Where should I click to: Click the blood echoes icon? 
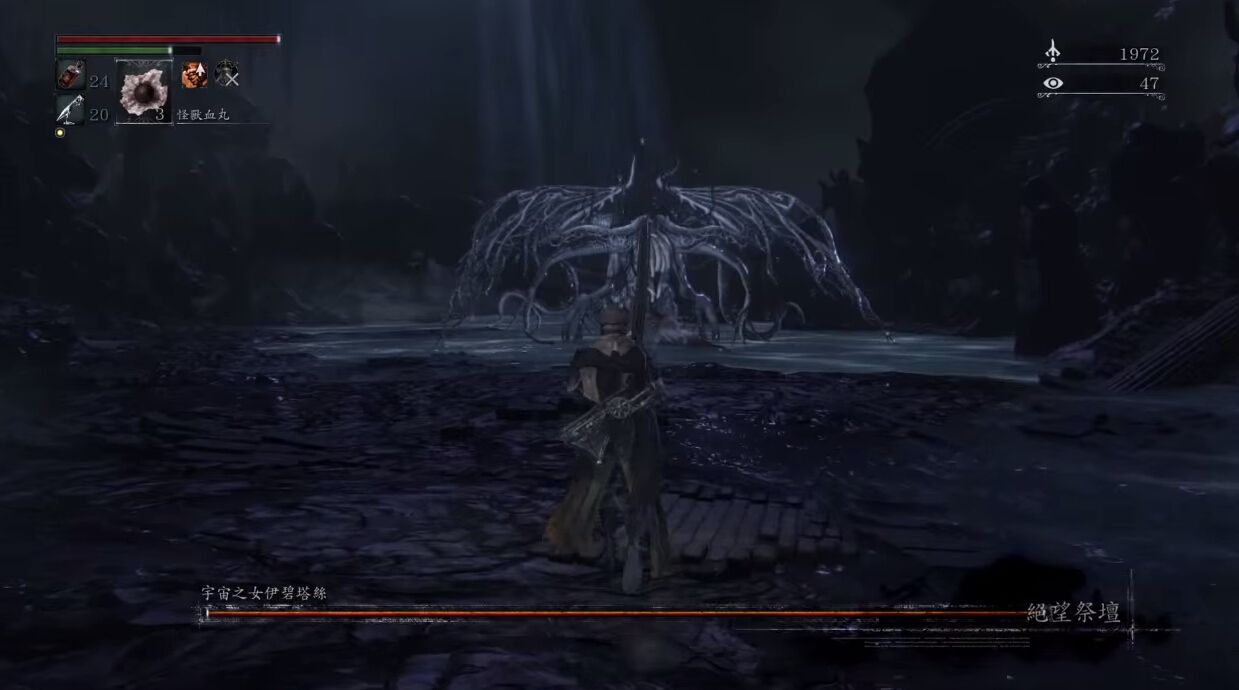[1052, 51]
